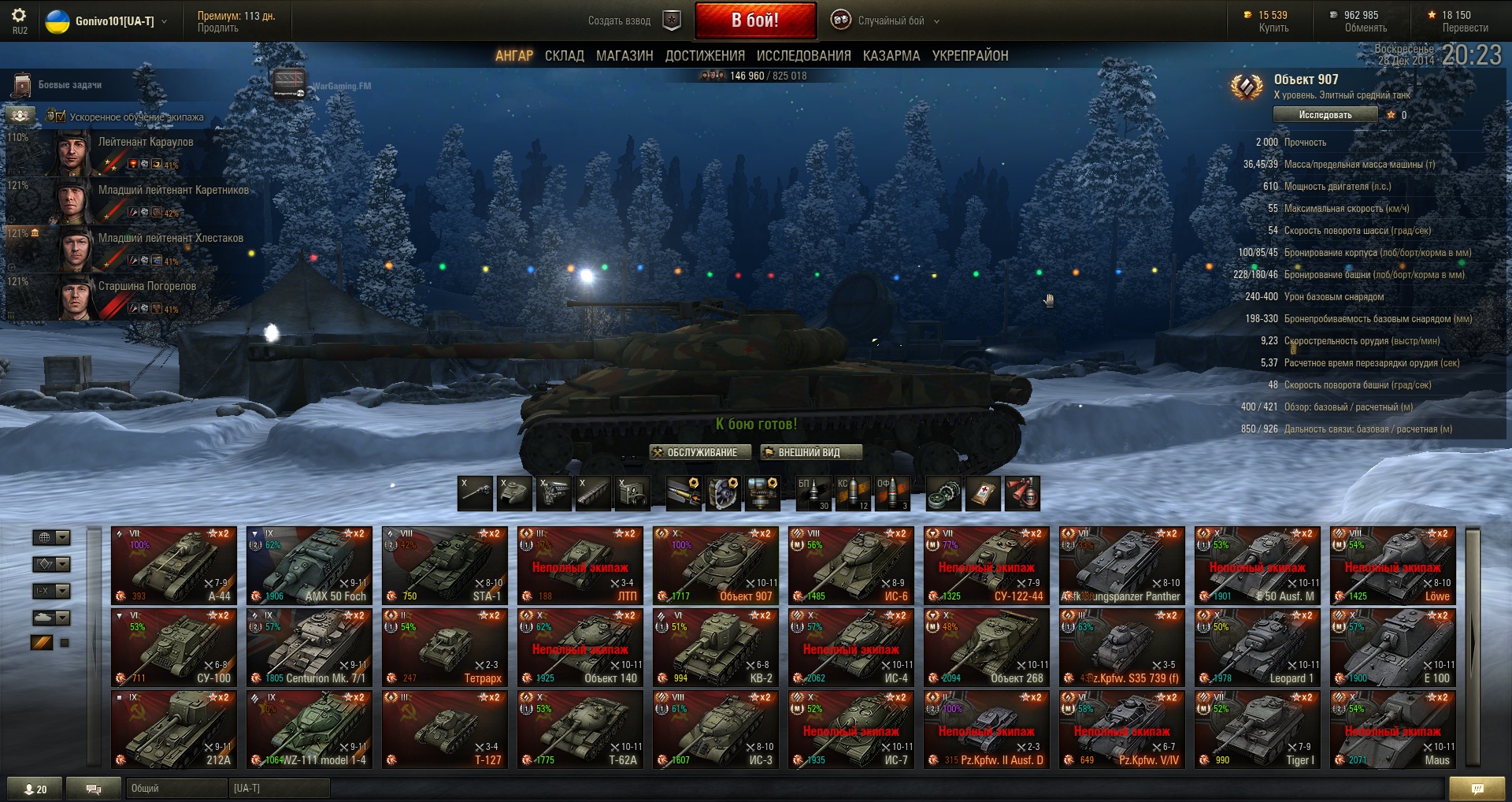Go to the ИССЛЕДОВАНИЯ research tab

[803, 56]
